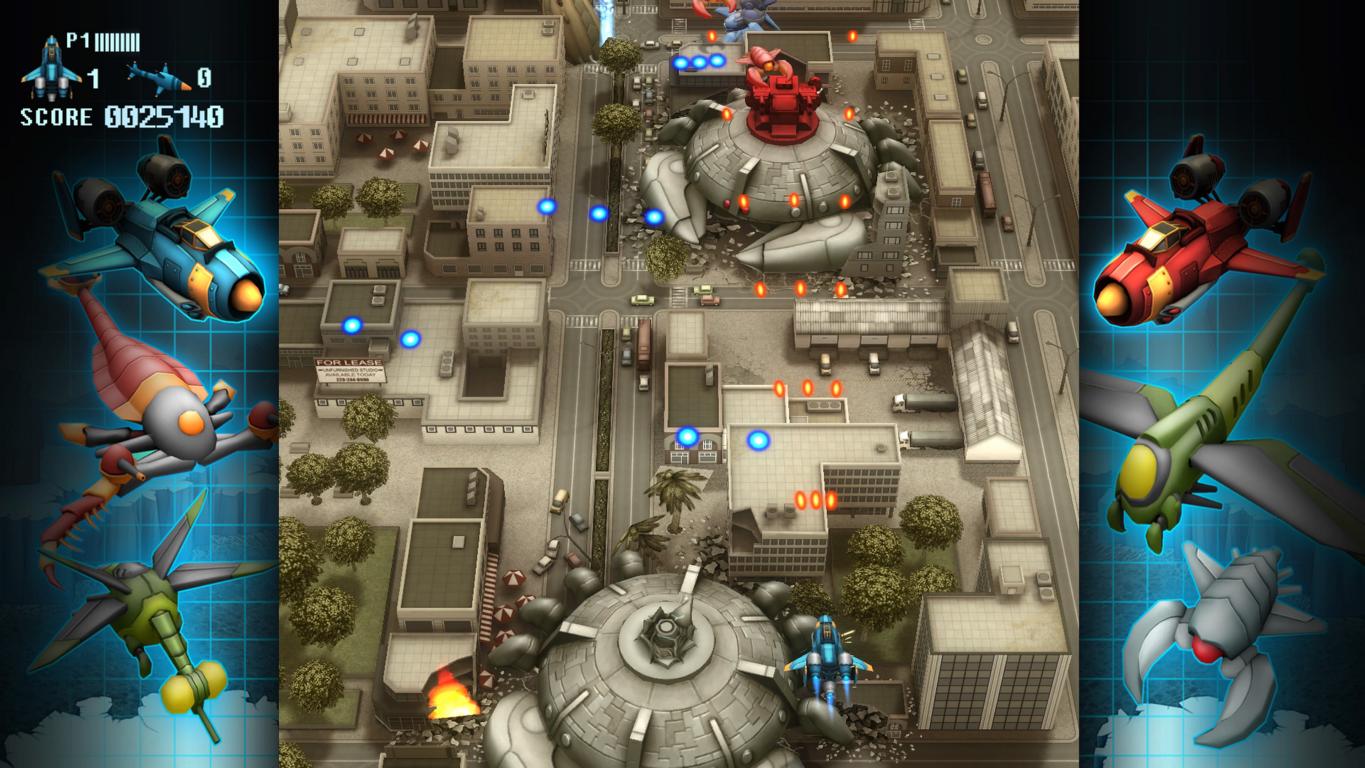The width and height of the screenshot is (1365, 768).
Task: Click the blue ship lives icon
Action: tap(51, 67)
